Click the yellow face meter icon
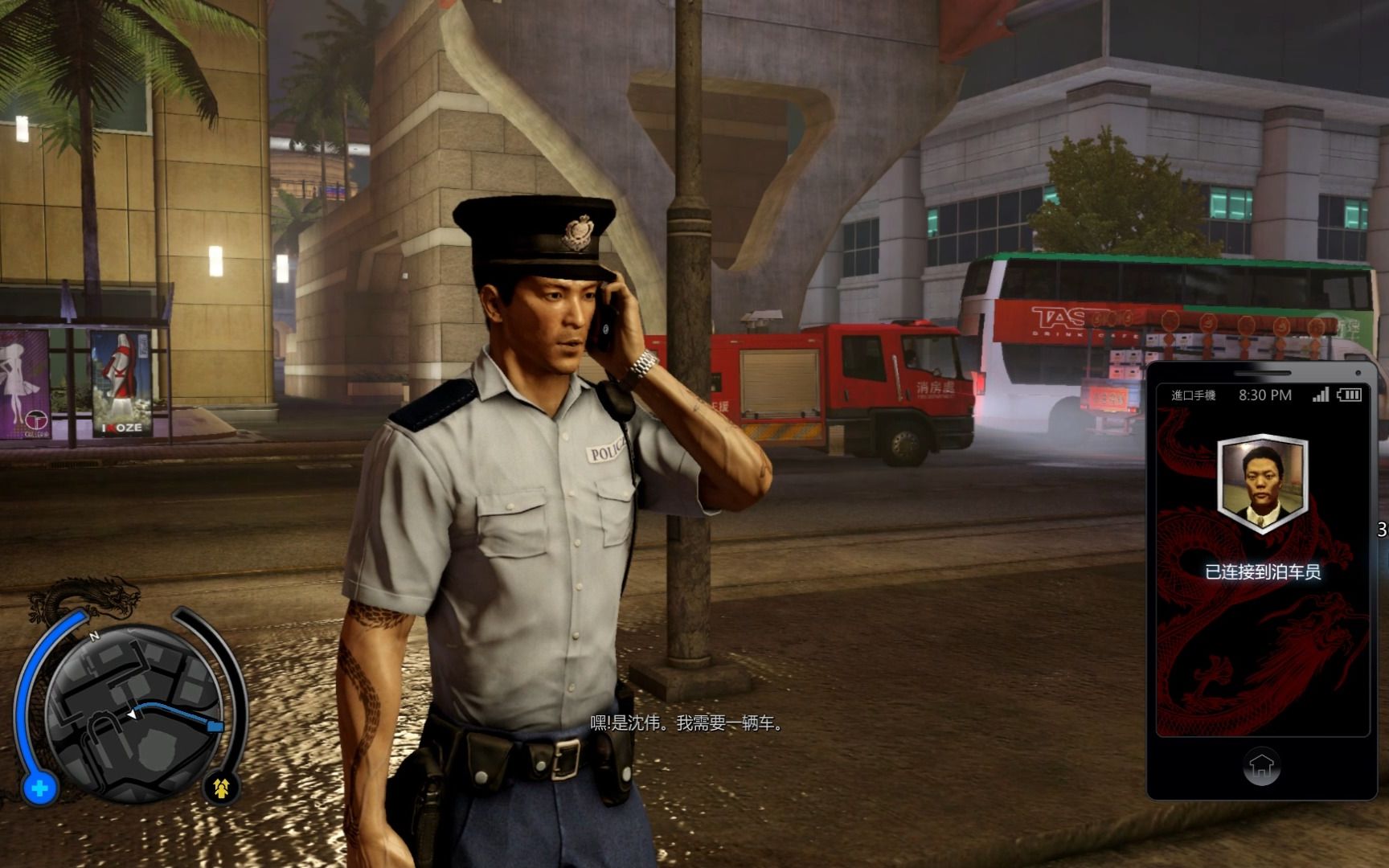The height and width of the screenshot is (868, 1389). pyautogui.click(x=221, y=788)
